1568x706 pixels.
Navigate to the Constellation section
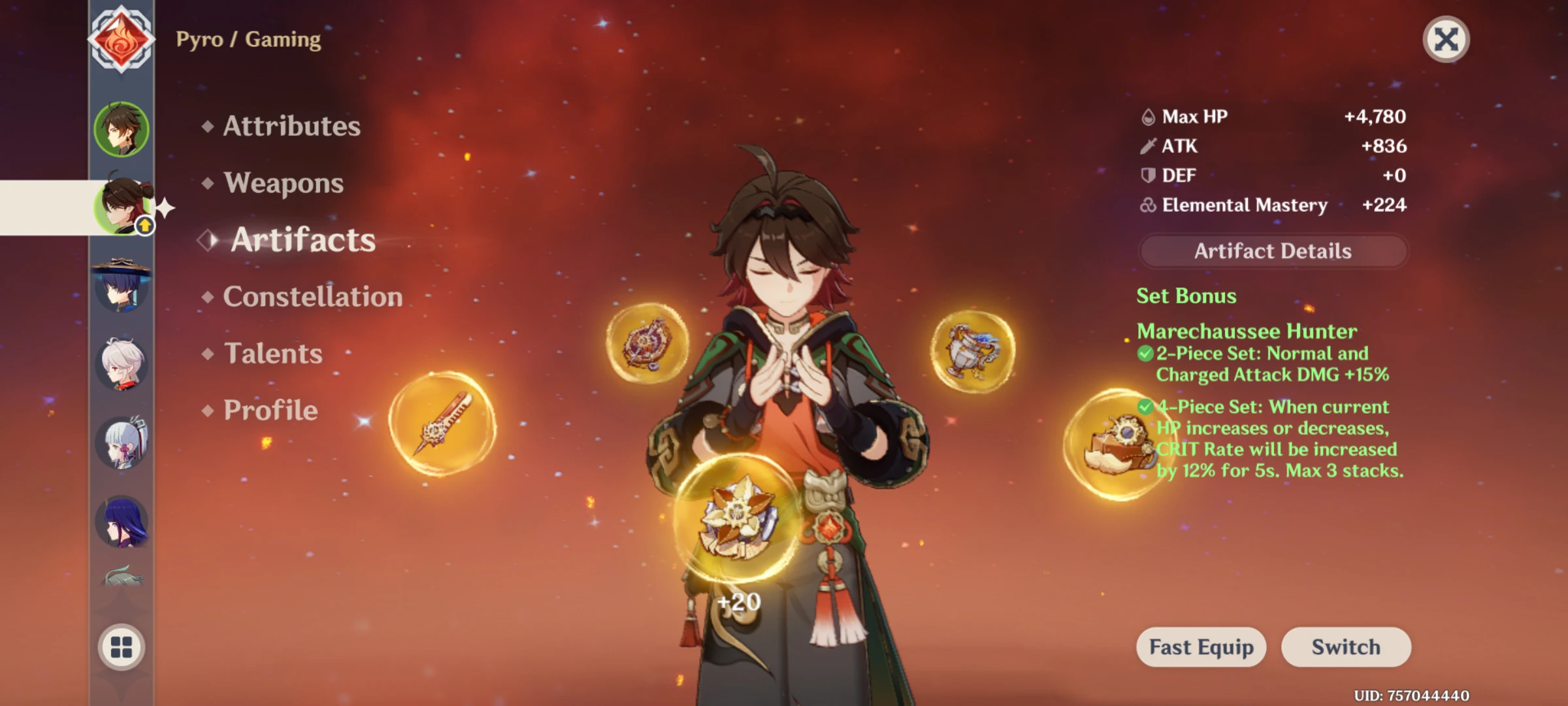coord(312,296)
